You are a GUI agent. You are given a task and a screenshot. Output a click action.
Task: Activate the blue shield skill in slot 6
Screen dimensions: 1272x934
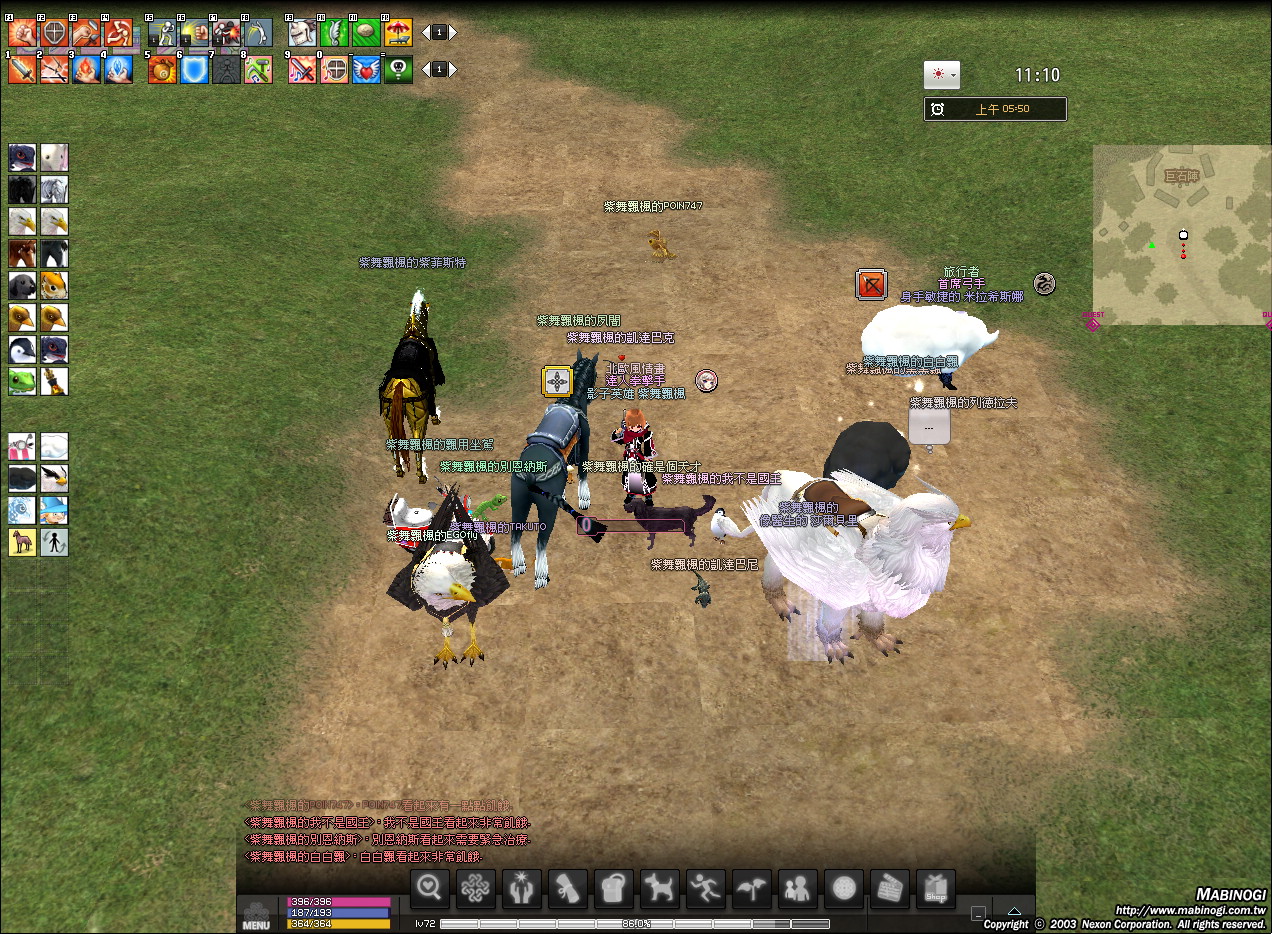tap(195, 69)
